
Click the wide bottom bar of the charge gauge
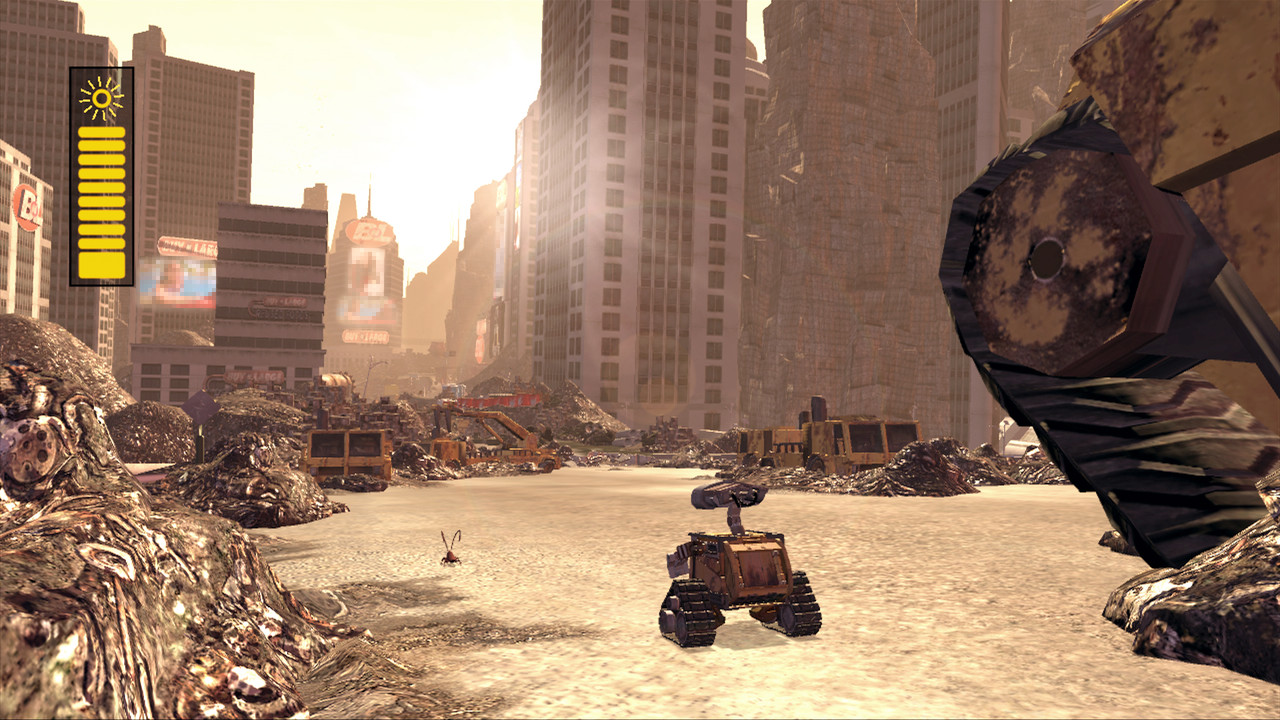coord(100,262)
